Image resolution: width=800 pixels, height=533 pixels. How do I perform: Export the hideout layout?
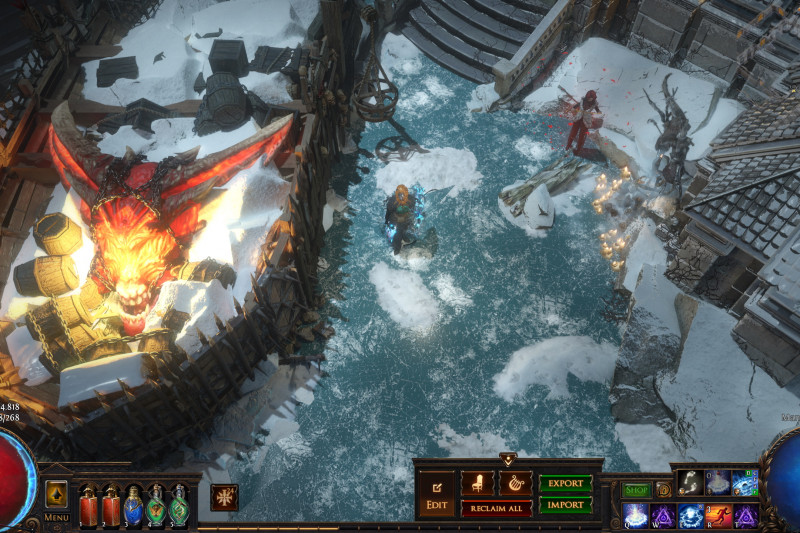coord(565,484)
